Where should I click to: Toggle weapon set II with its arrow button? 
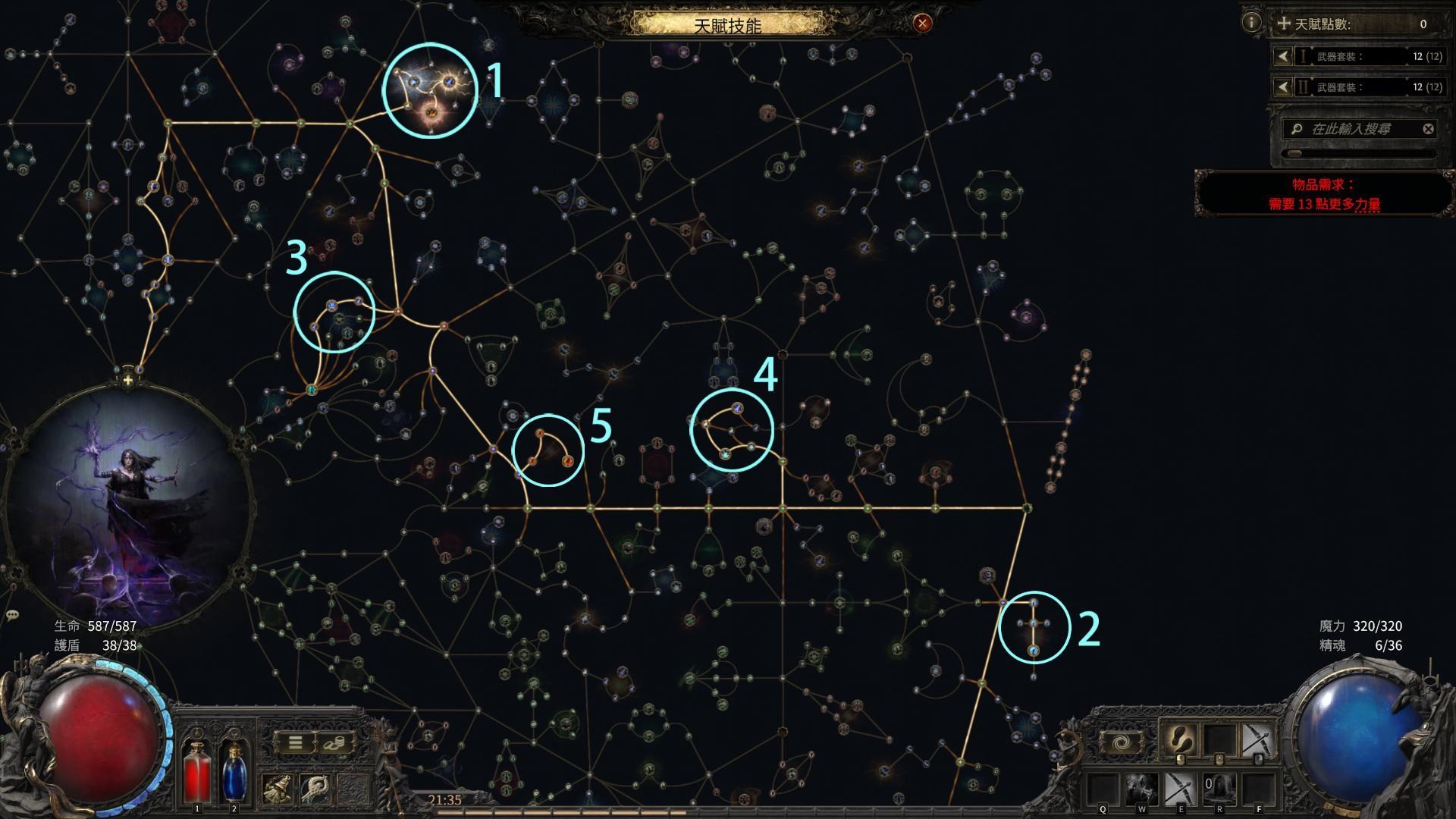(1283, 87)
